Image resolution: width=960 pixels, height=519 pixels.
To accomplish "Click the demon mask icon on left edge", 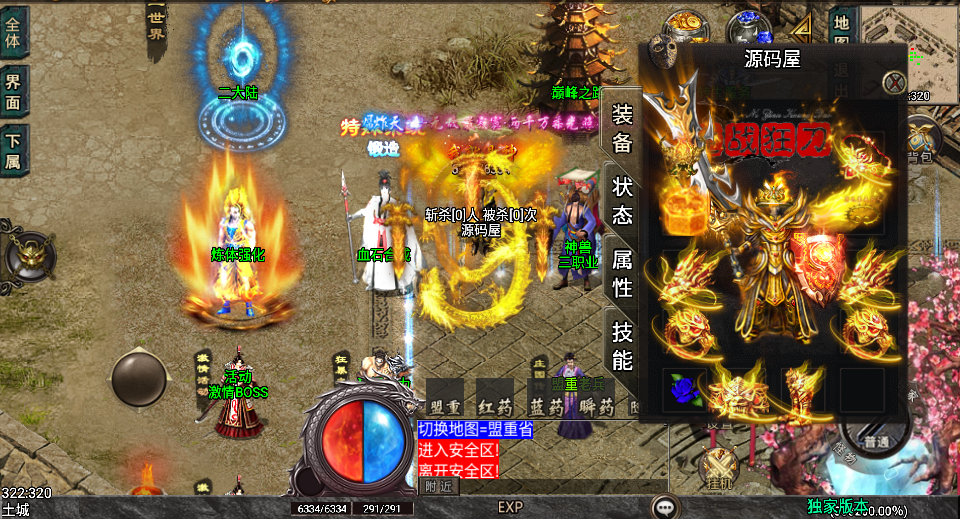I will click(29, 257).
